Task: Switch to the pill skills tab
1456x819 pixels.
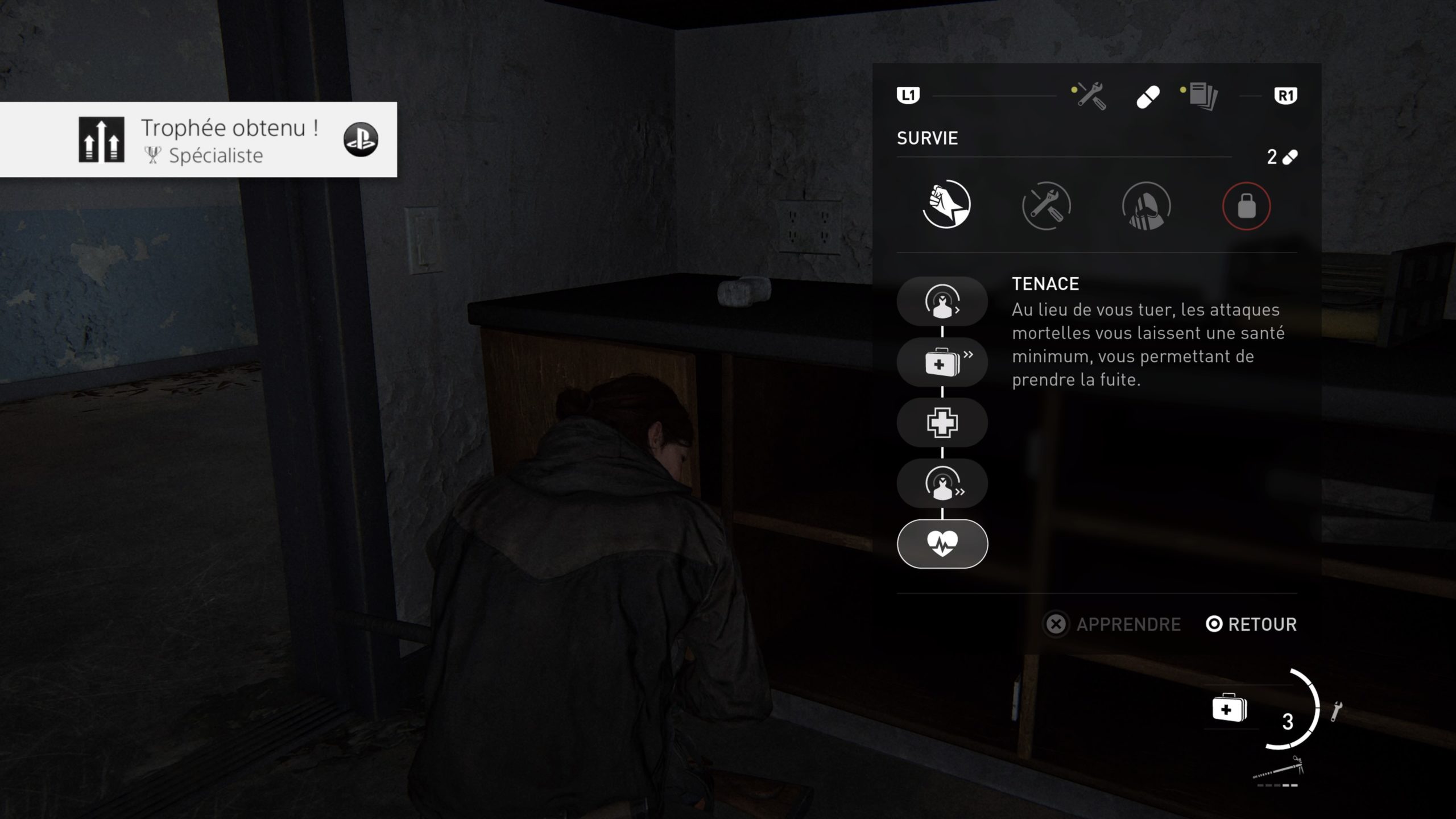Action: [x=1148, y=97]
